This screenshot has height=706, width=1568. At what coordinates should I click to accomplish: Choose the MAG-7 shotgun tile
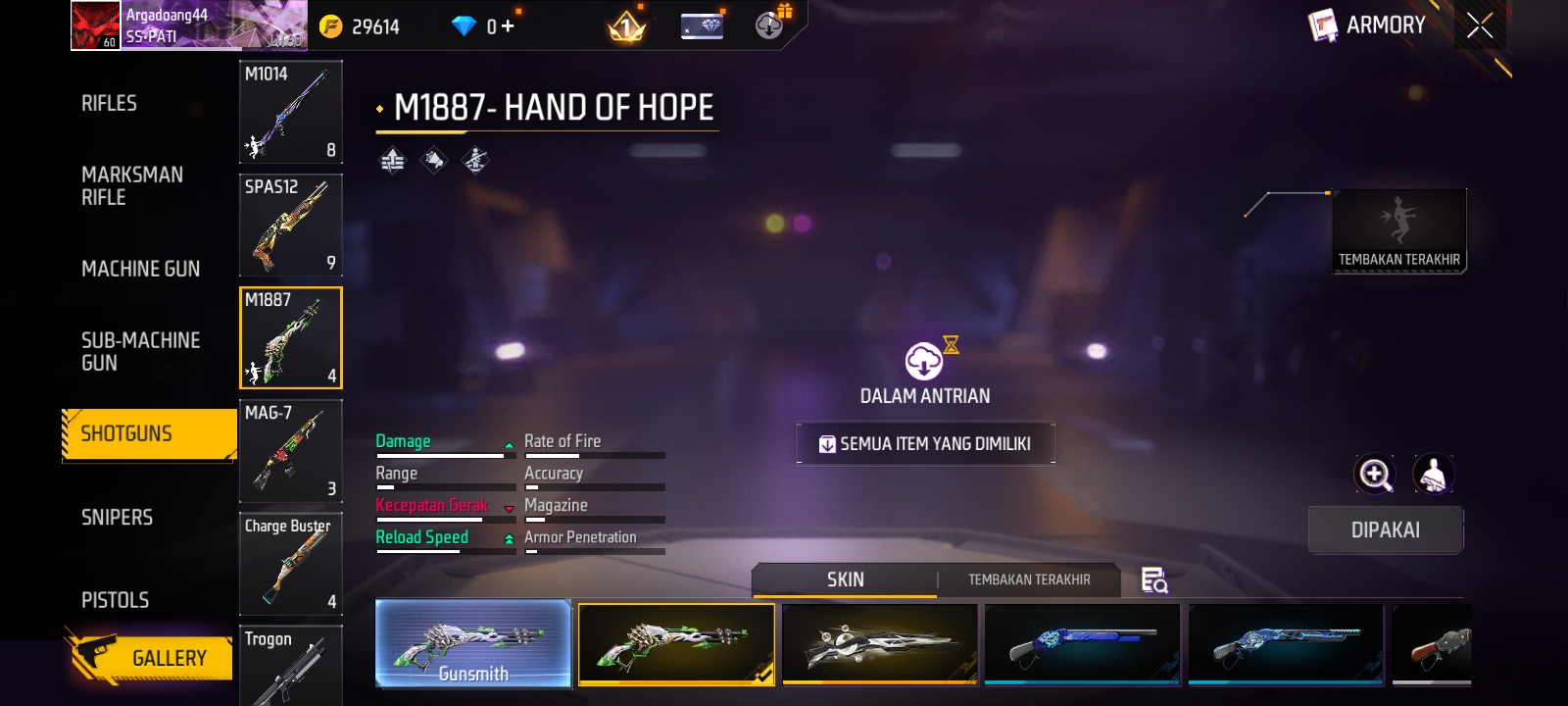click(x=290, y=451)
